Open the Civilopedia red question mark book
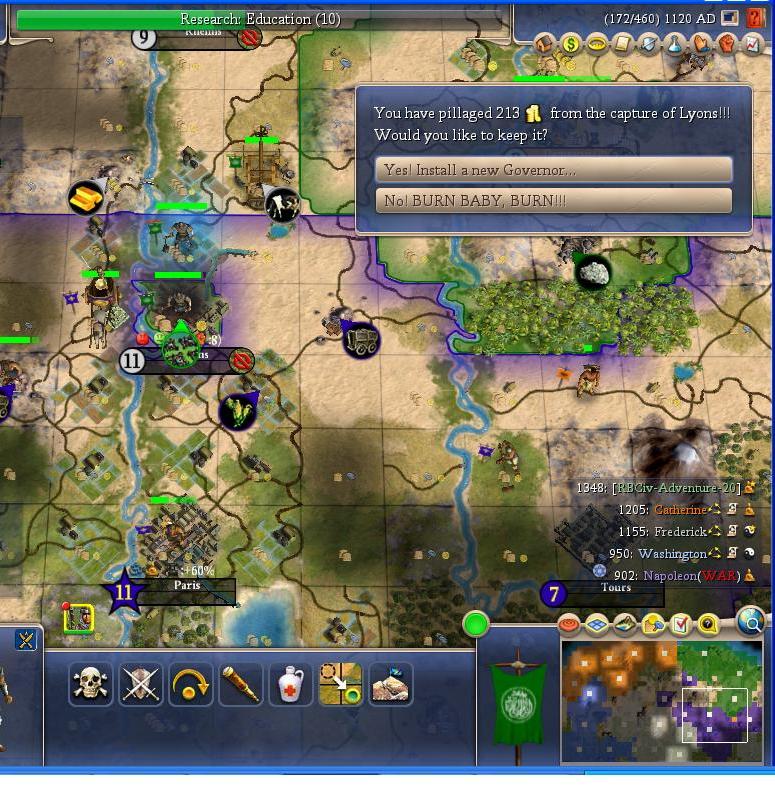This screenshot has width=775, height=800. (x=755, y=19)
